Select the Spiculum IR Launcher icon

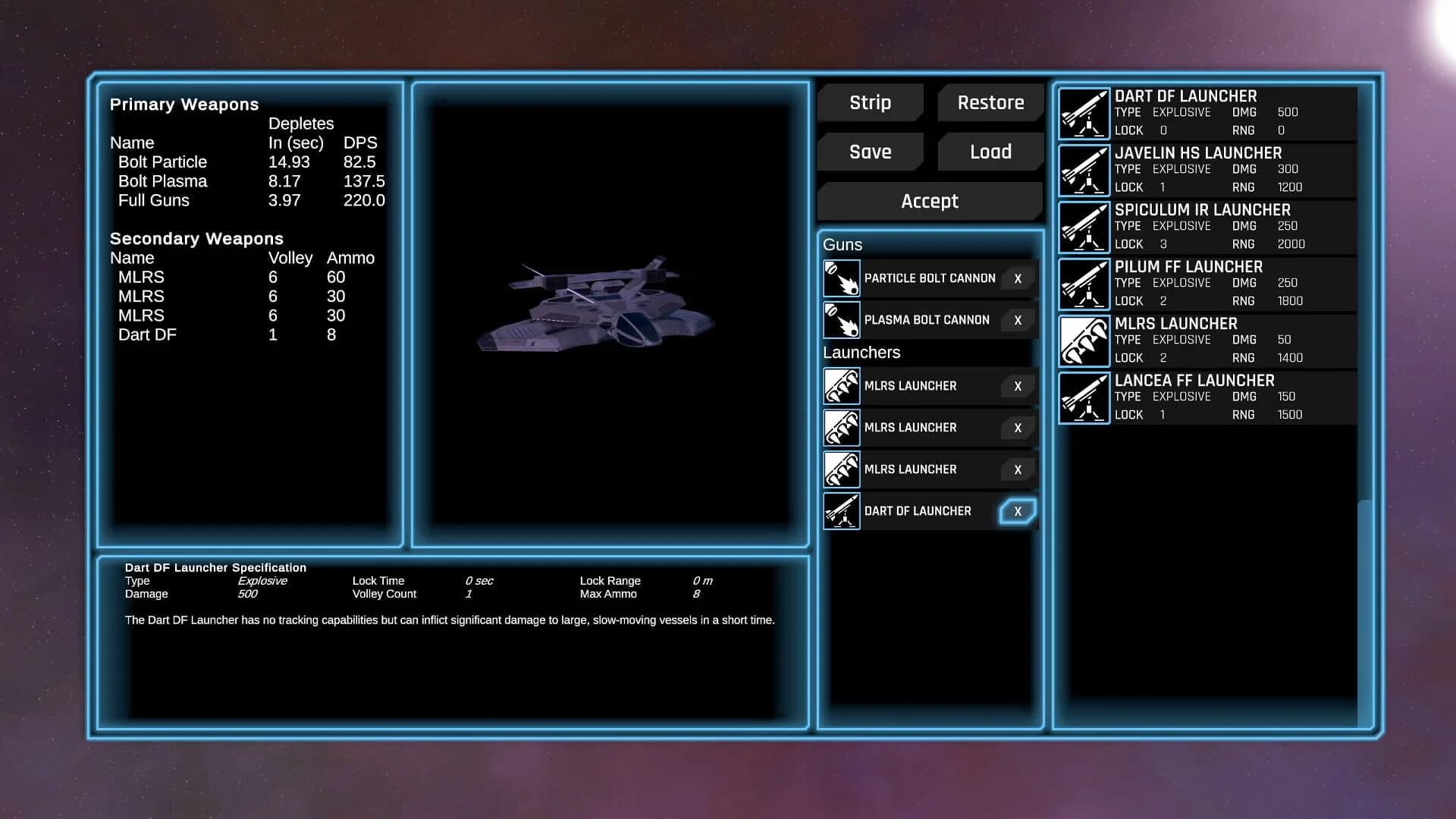pyautogui.click(x=1083, y=226)
